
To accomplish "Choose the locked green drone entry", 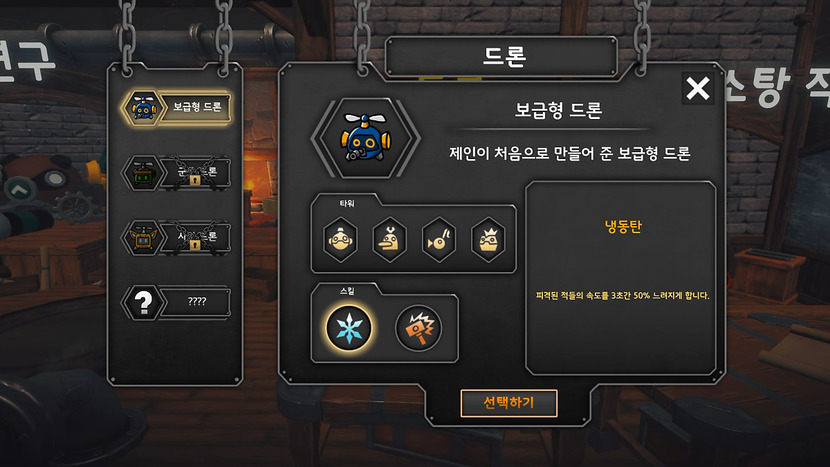I will (x=176, y=172).
